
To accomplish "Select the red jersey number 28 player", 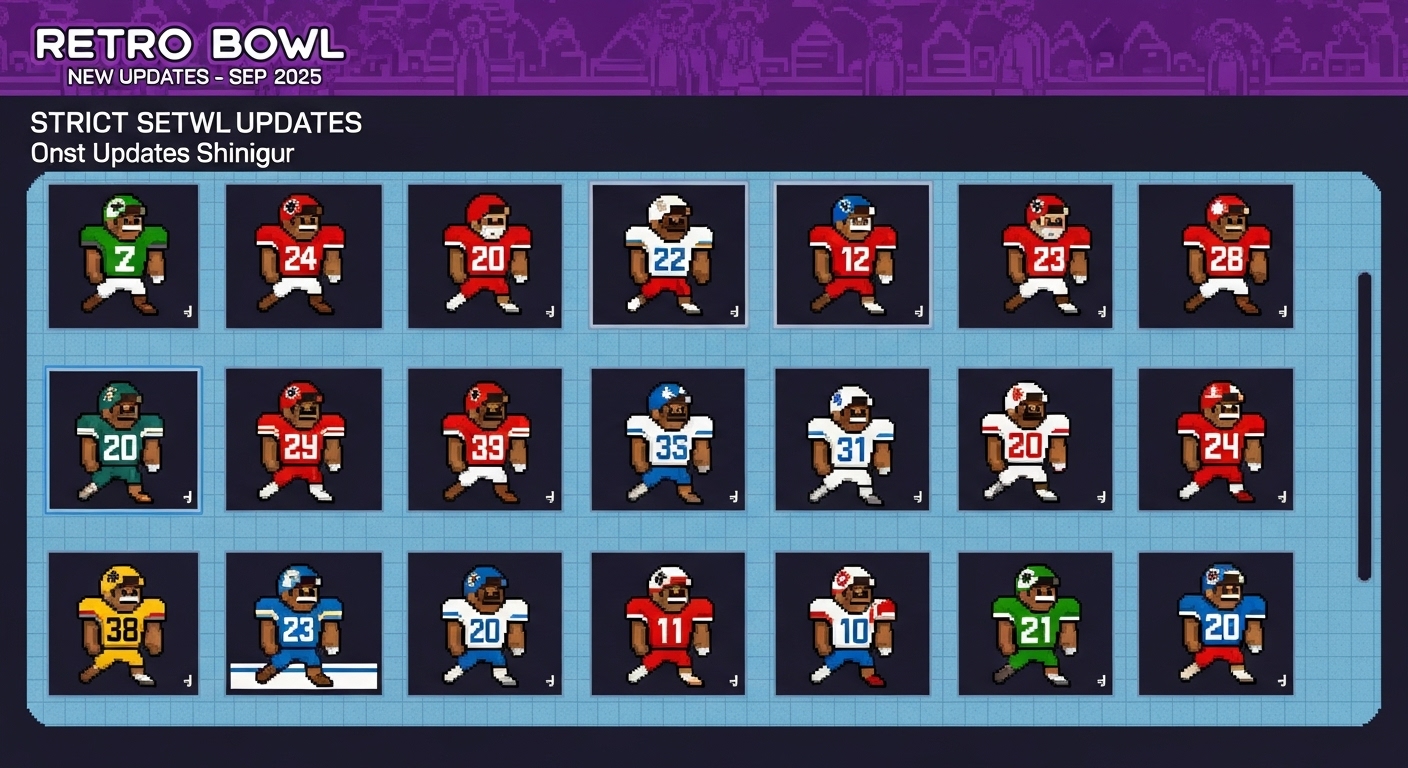I will tap(1216, 256).
